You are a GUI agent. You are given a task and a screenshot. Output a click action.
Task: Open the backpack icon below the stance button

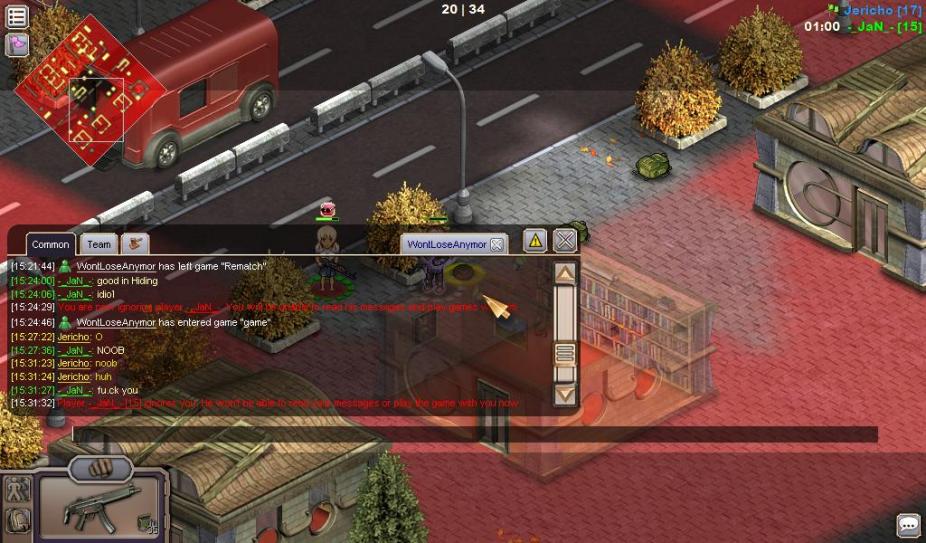(17, 520)
